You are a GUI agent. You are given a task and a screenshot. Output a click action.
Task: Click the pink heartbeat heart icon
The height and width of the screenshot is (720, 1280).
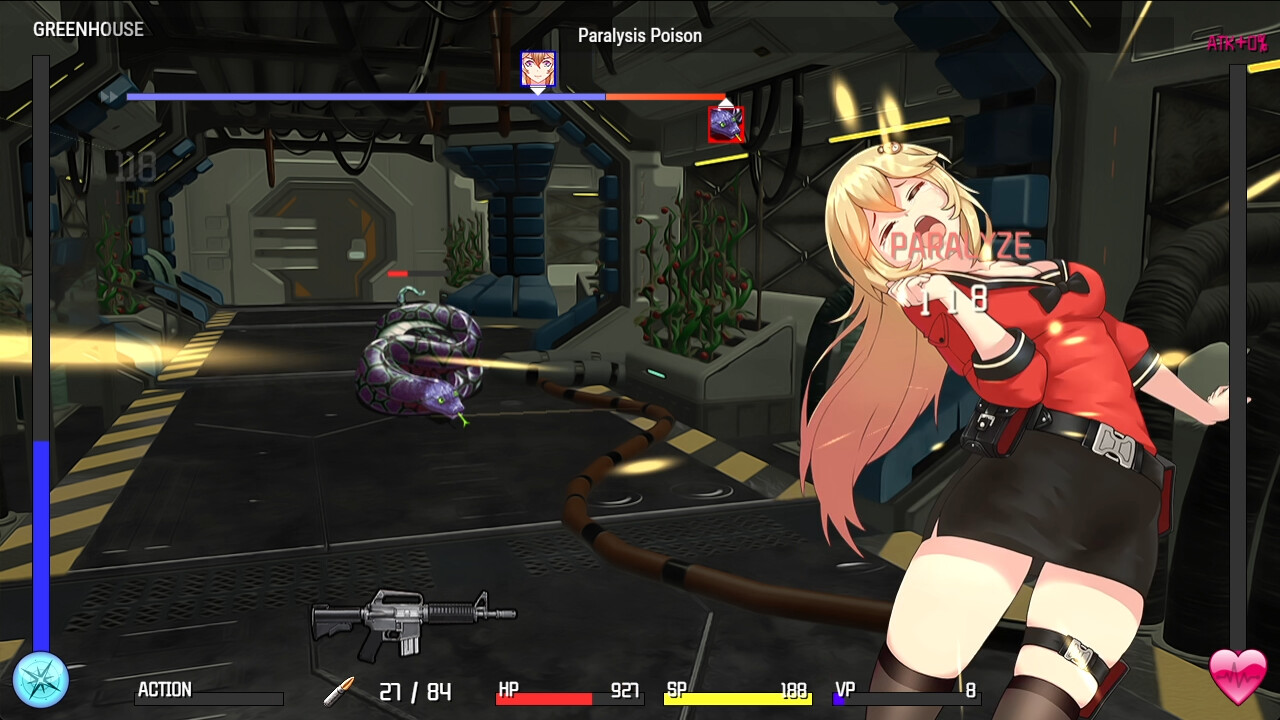[x=1237, y=676]
